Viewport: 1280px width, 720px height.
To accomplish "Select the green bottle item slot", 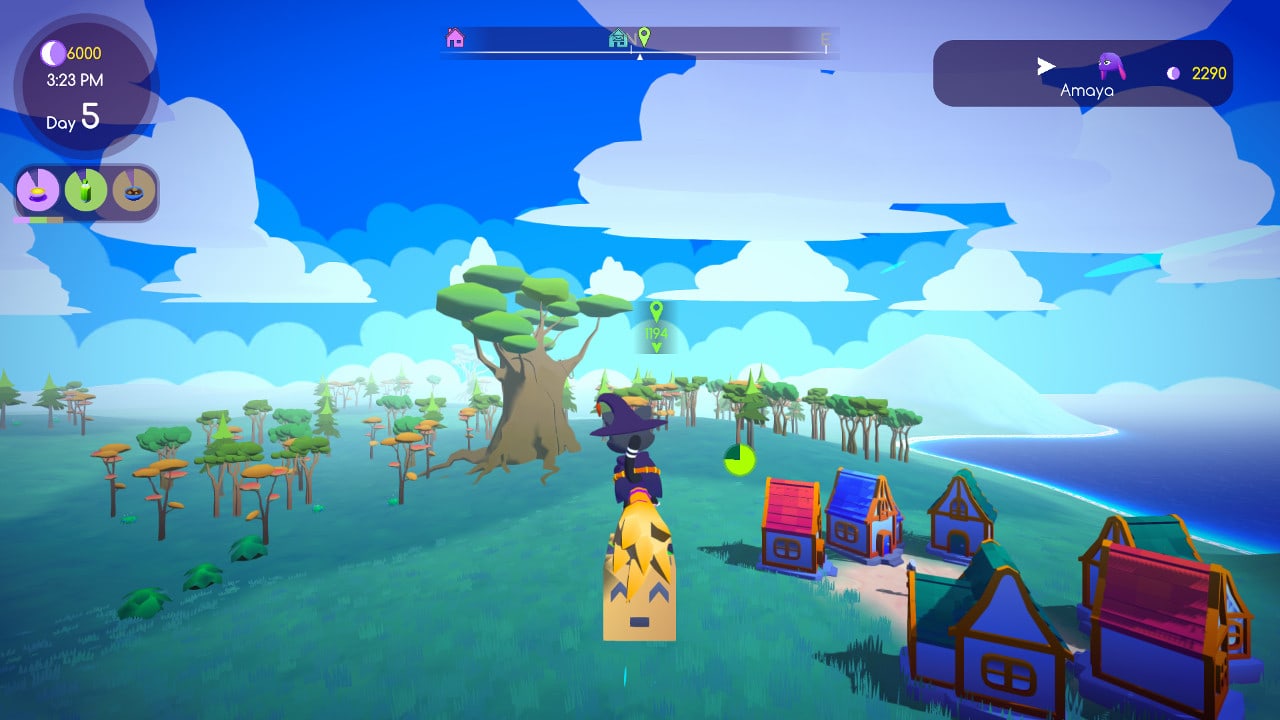I will pyautogui.click(x=85, y=190).
